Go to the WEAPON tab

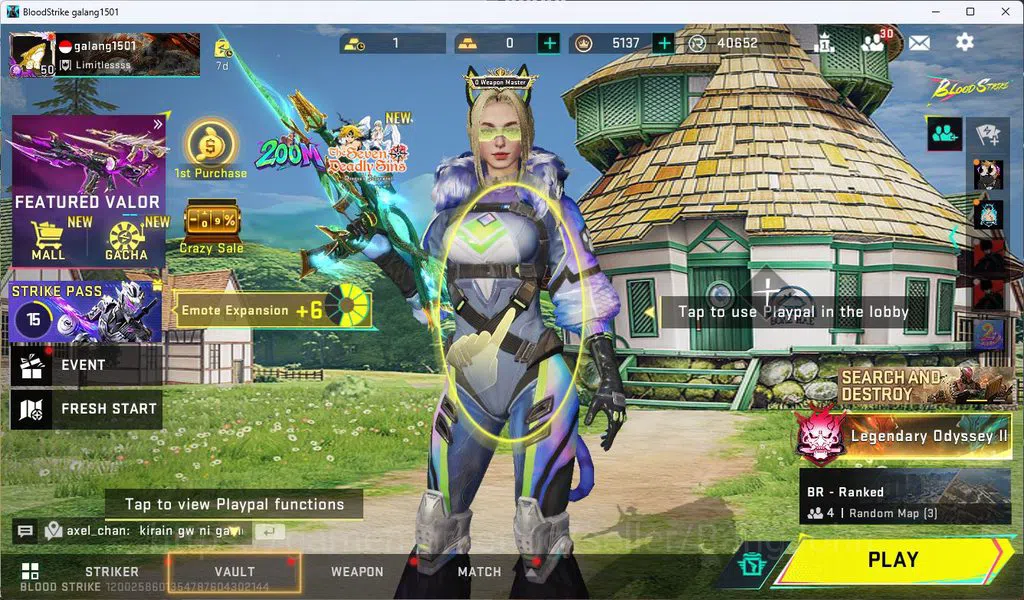[357, 572]
